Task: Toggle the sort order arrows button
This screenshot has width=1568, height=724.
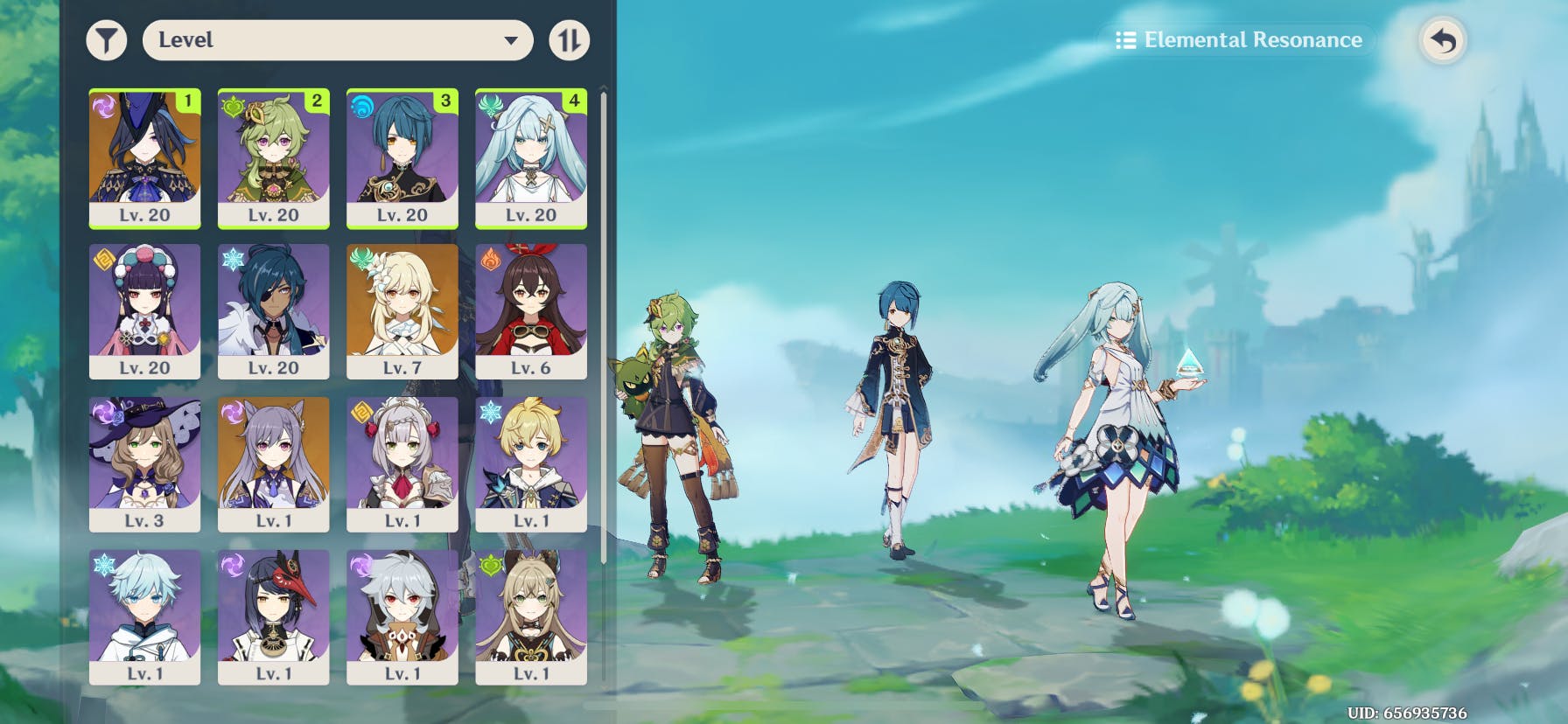Action: pos(570,40)
